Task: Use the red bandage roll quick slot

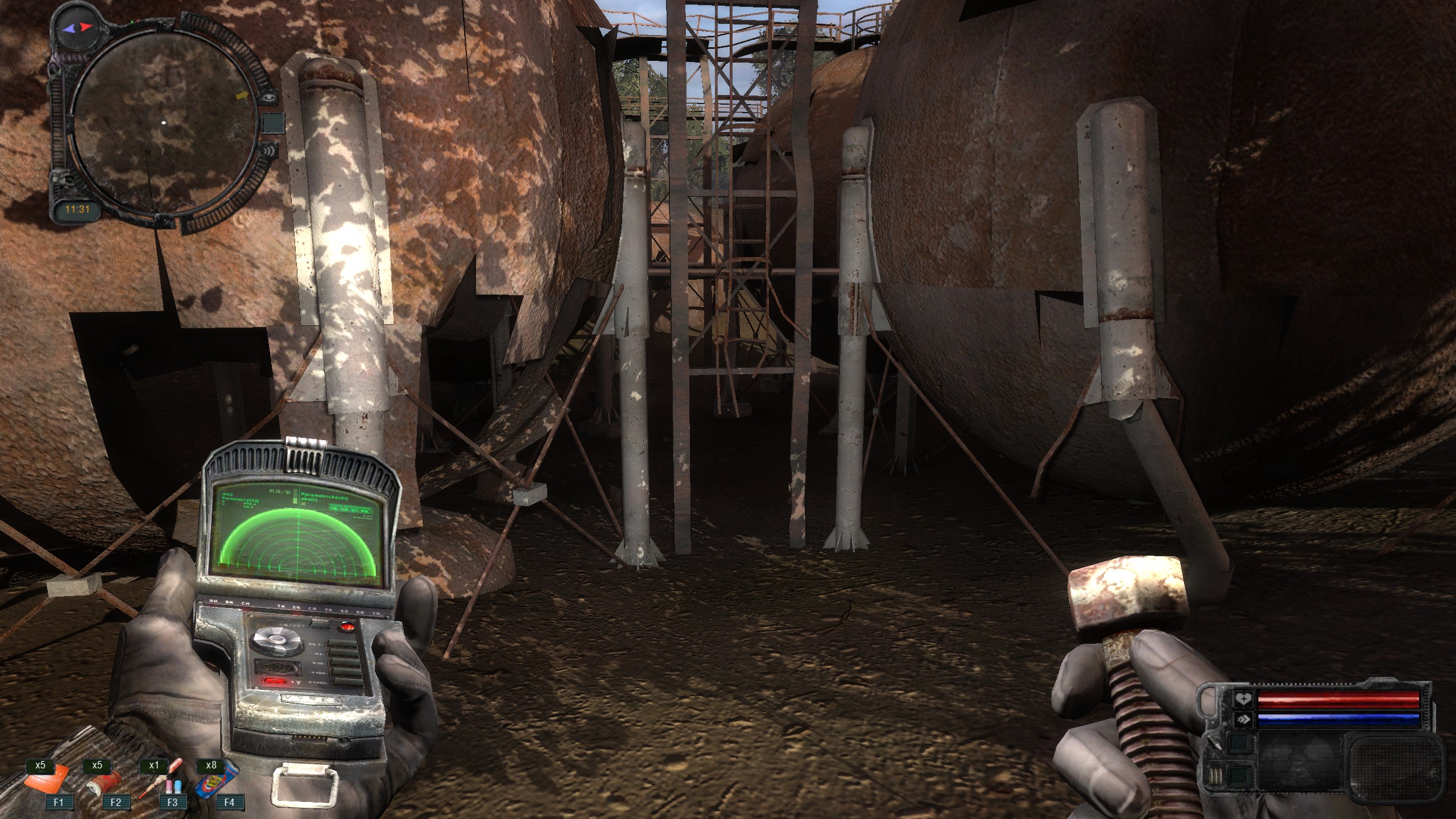Action: tap(104, 784)
